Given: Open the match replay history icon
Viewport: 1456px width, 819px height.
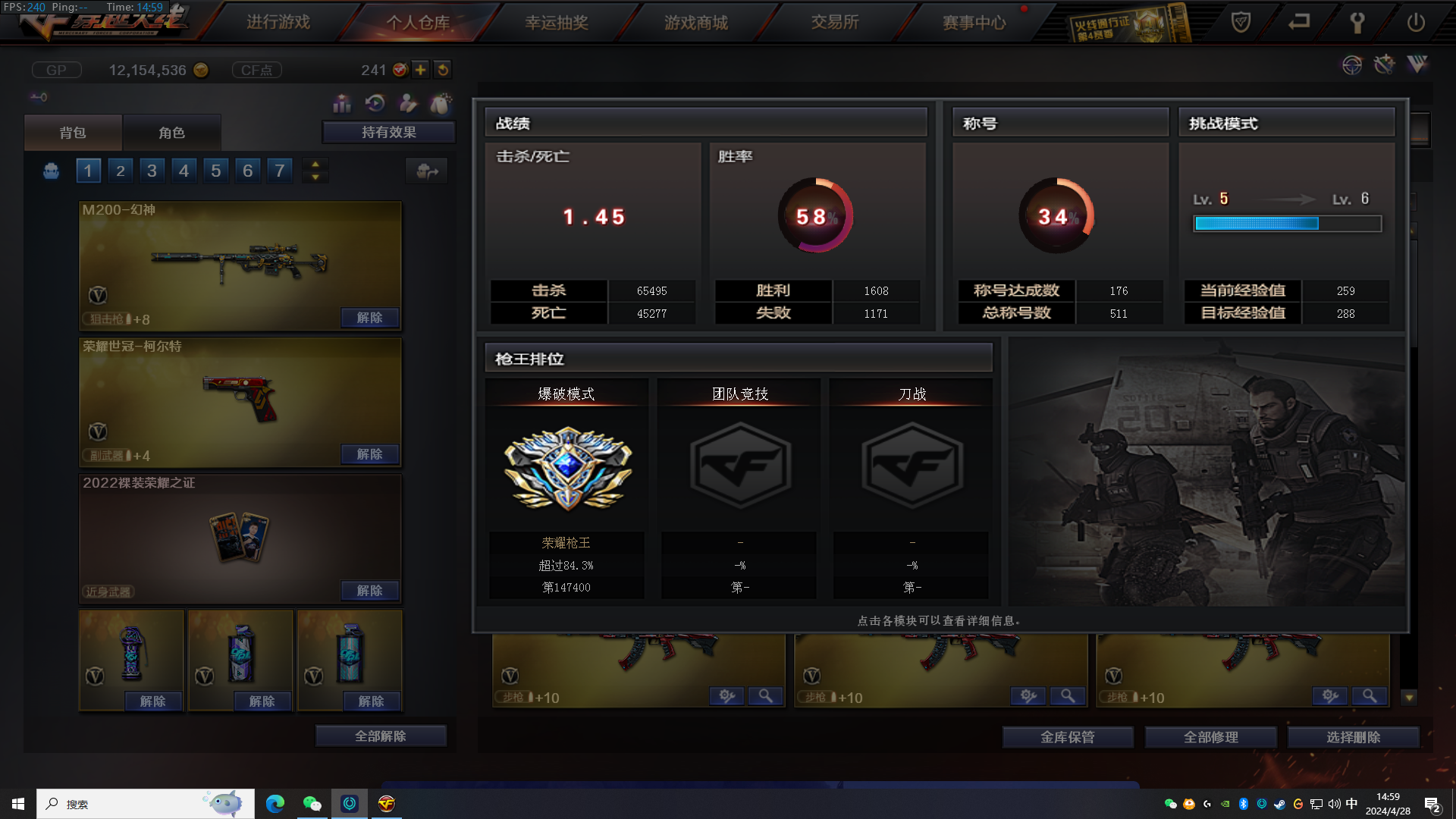Looking at the screenshot, I should (x=375, y=104).
